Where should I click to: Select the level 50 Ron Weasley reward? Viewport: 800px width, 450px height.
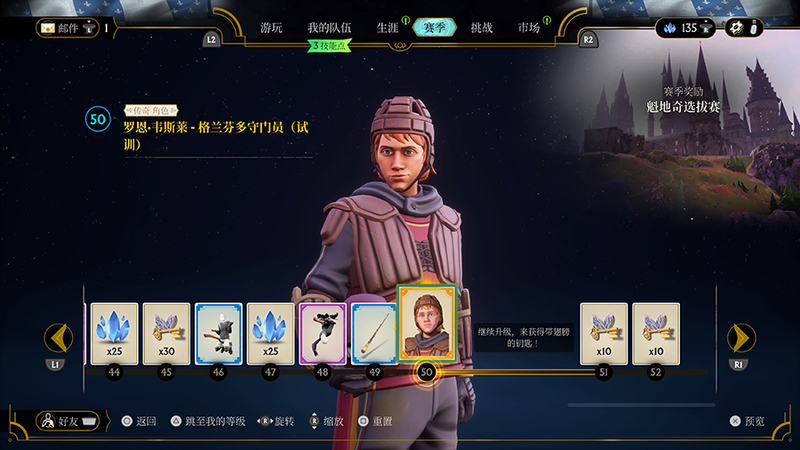pos(427,324)
